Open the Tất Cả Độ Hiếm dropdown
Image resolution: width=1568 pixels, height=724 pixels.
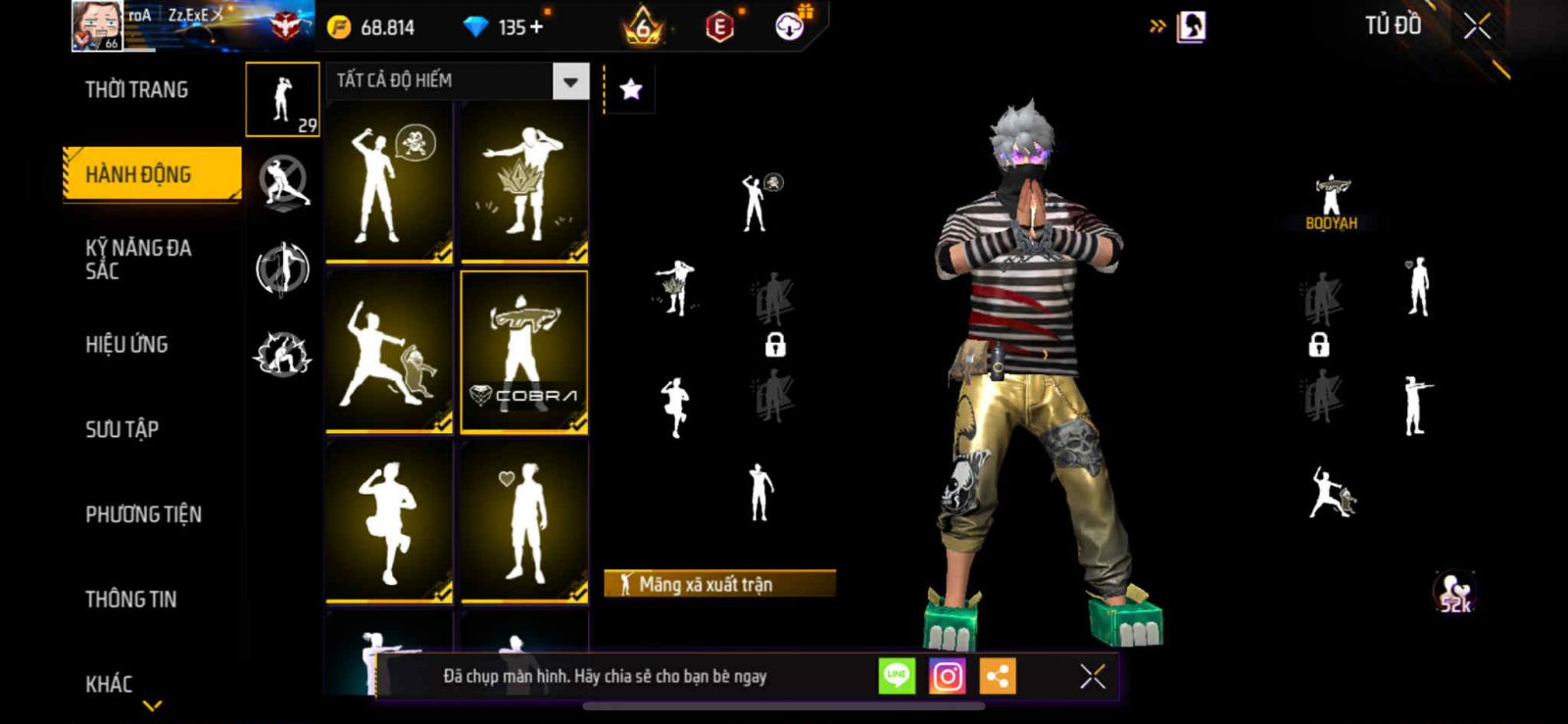[570, 81]
